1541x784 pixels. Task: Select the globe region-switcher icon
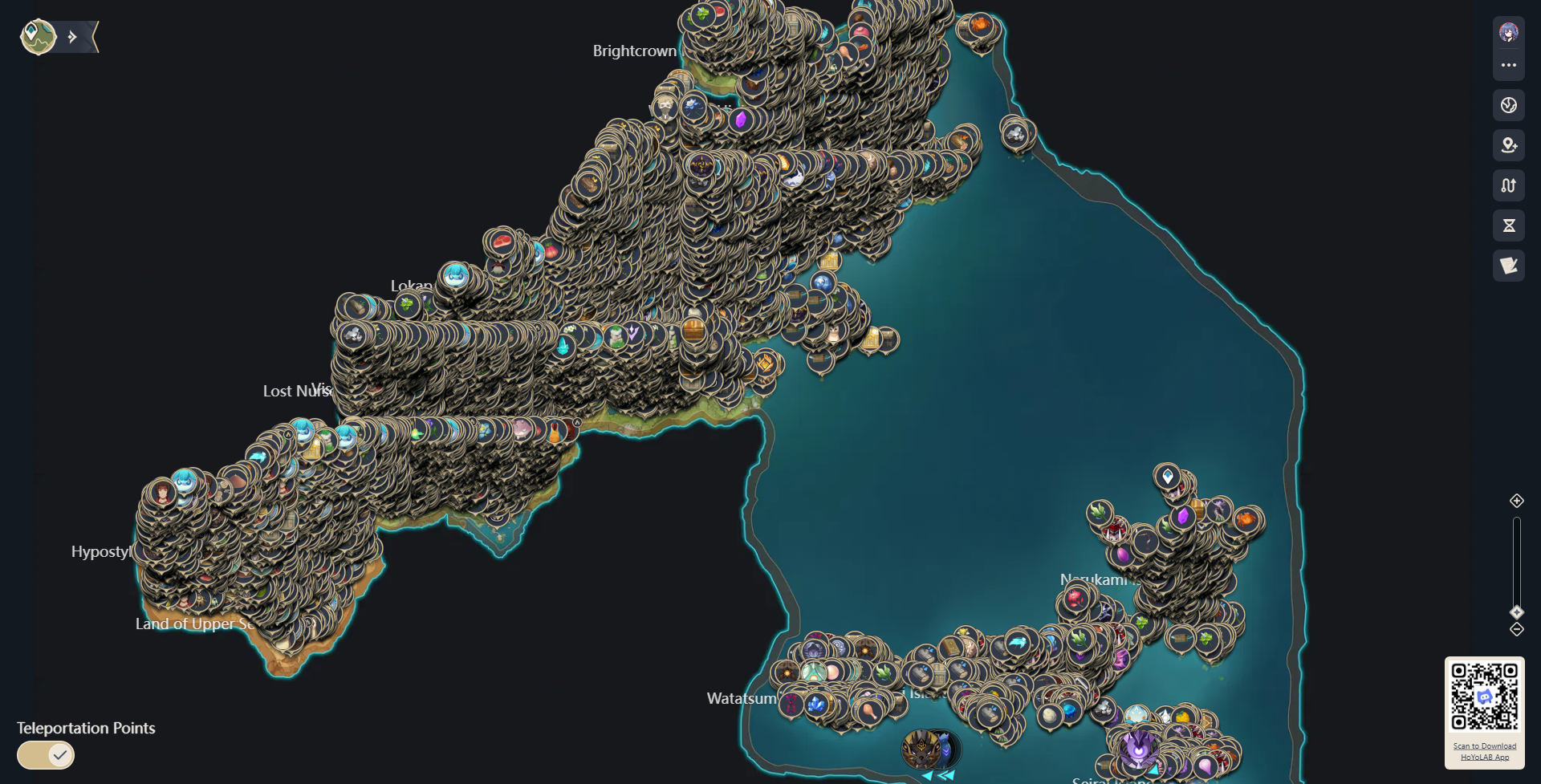(1510, 104)
